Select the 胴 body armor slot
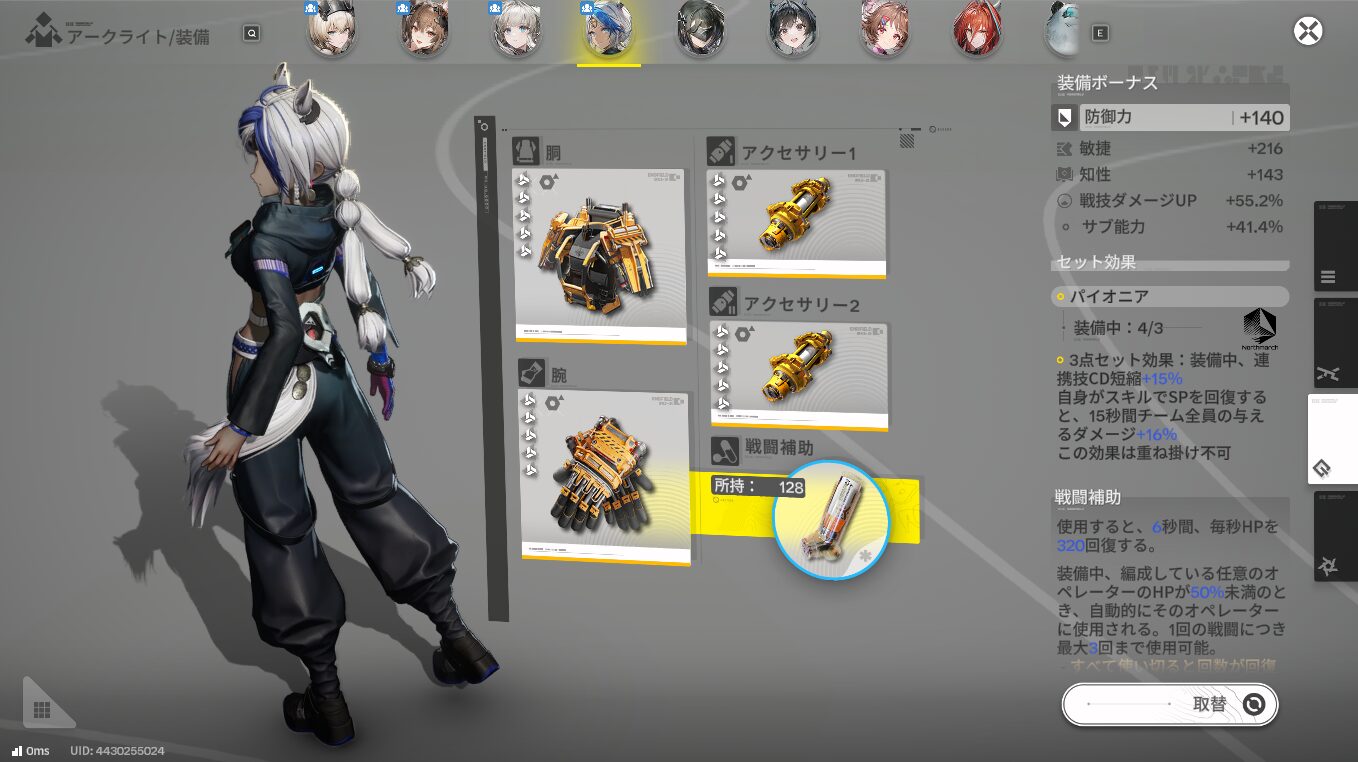The height and width of the screenshot is (762, 1358). pyautogui.click(x=599, y=255)
